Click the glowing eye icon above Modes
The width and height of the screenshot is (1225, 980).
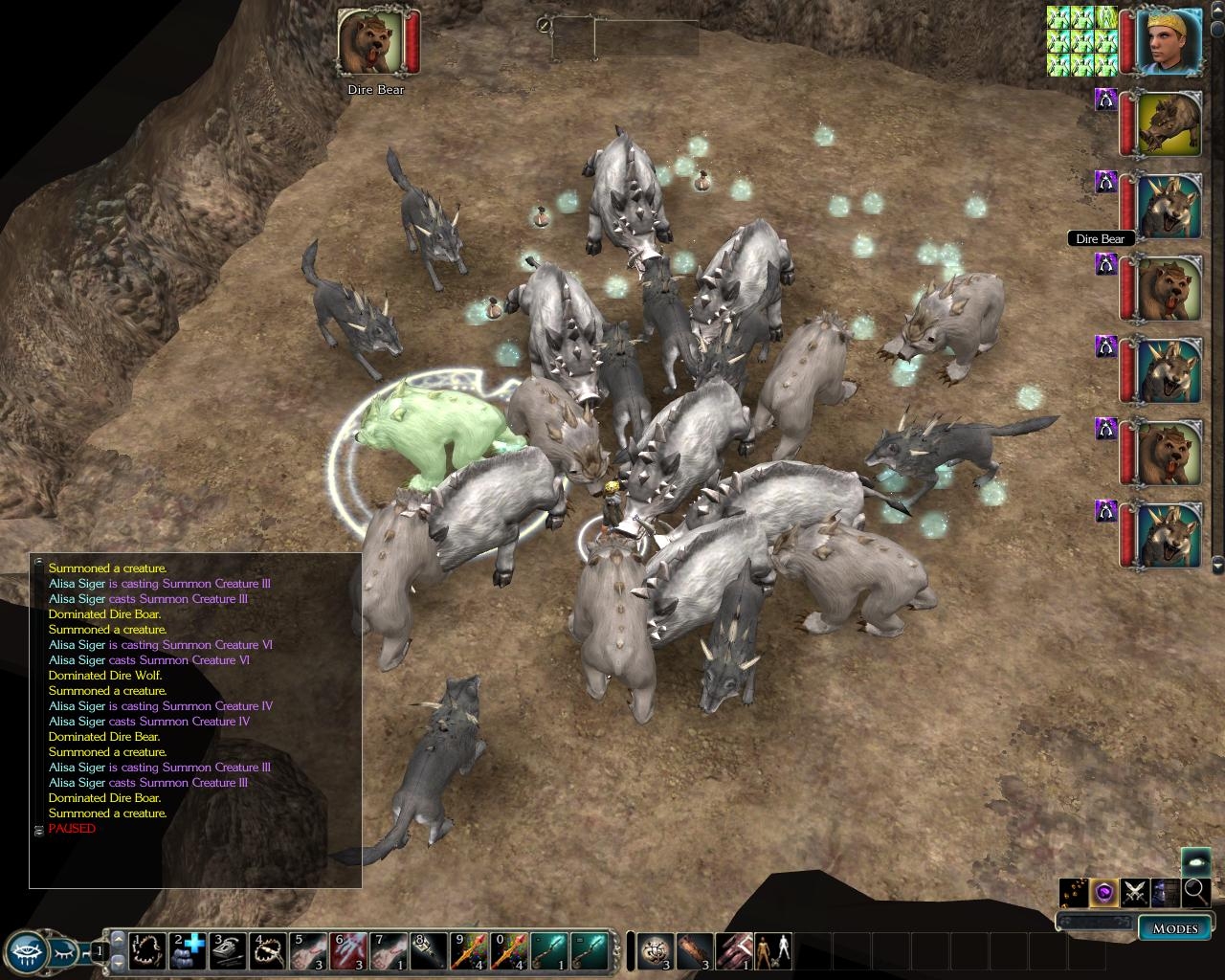click(1195, 861)
